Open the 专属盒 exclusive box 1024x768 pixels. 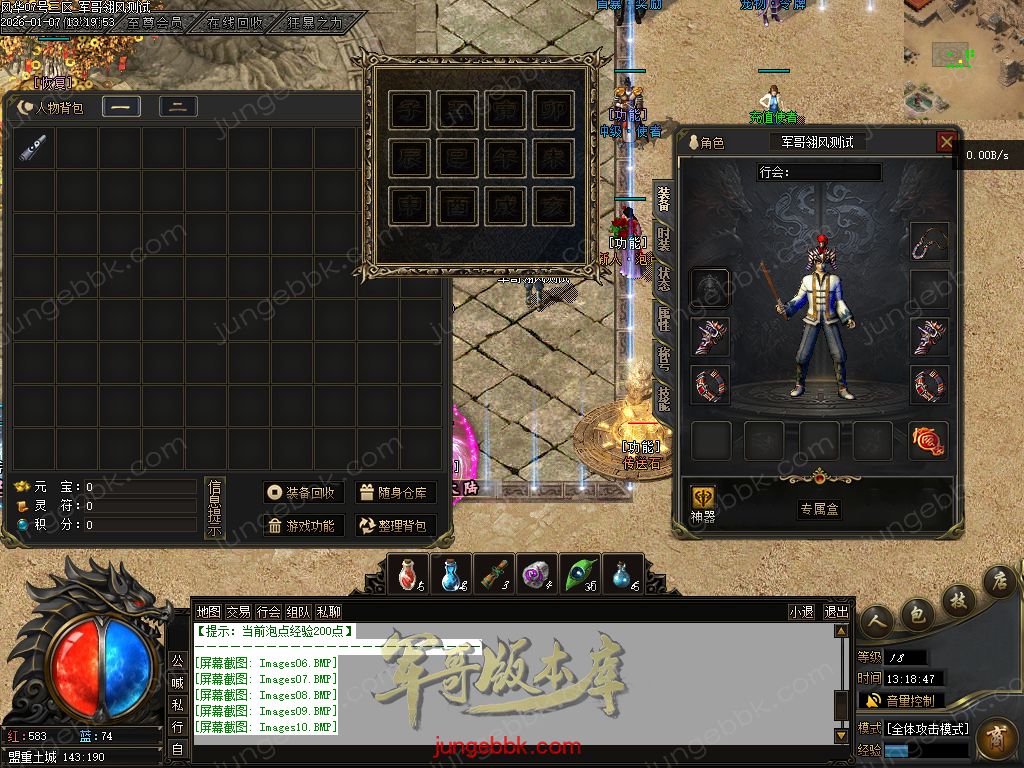(x=818, y=509)
